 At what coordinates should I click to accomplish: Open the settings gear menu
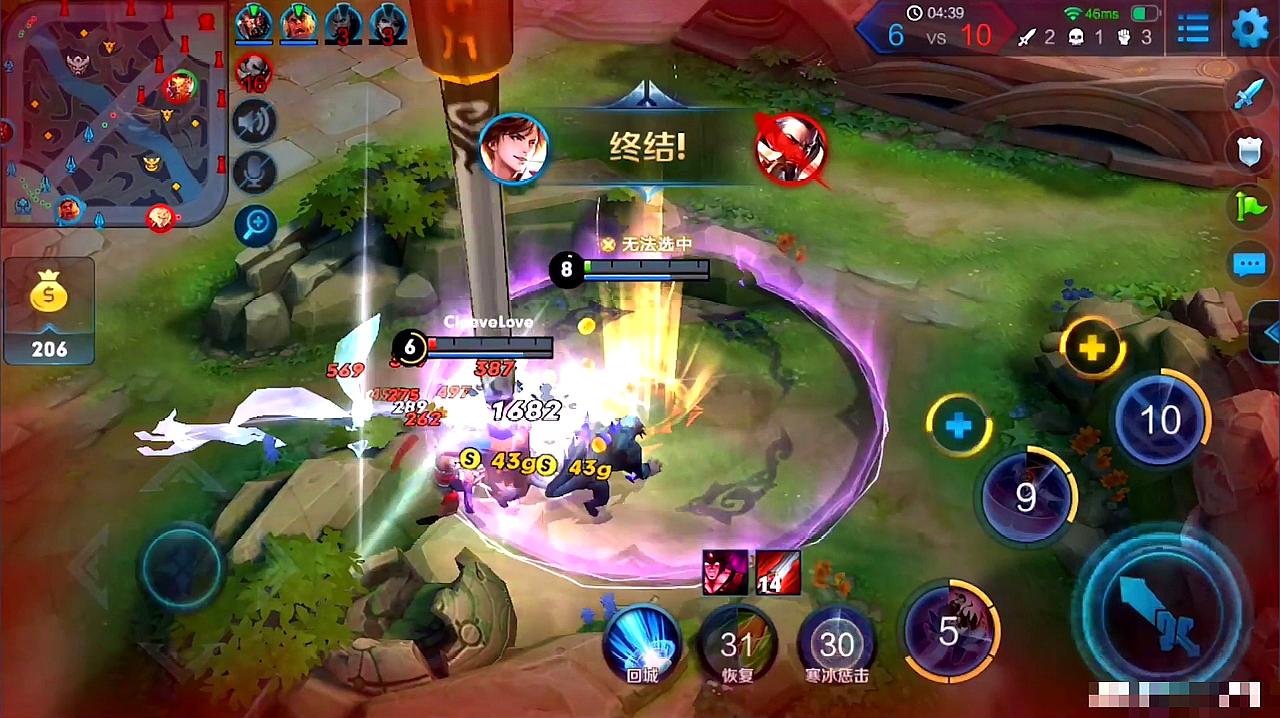tap(1249, 27)
